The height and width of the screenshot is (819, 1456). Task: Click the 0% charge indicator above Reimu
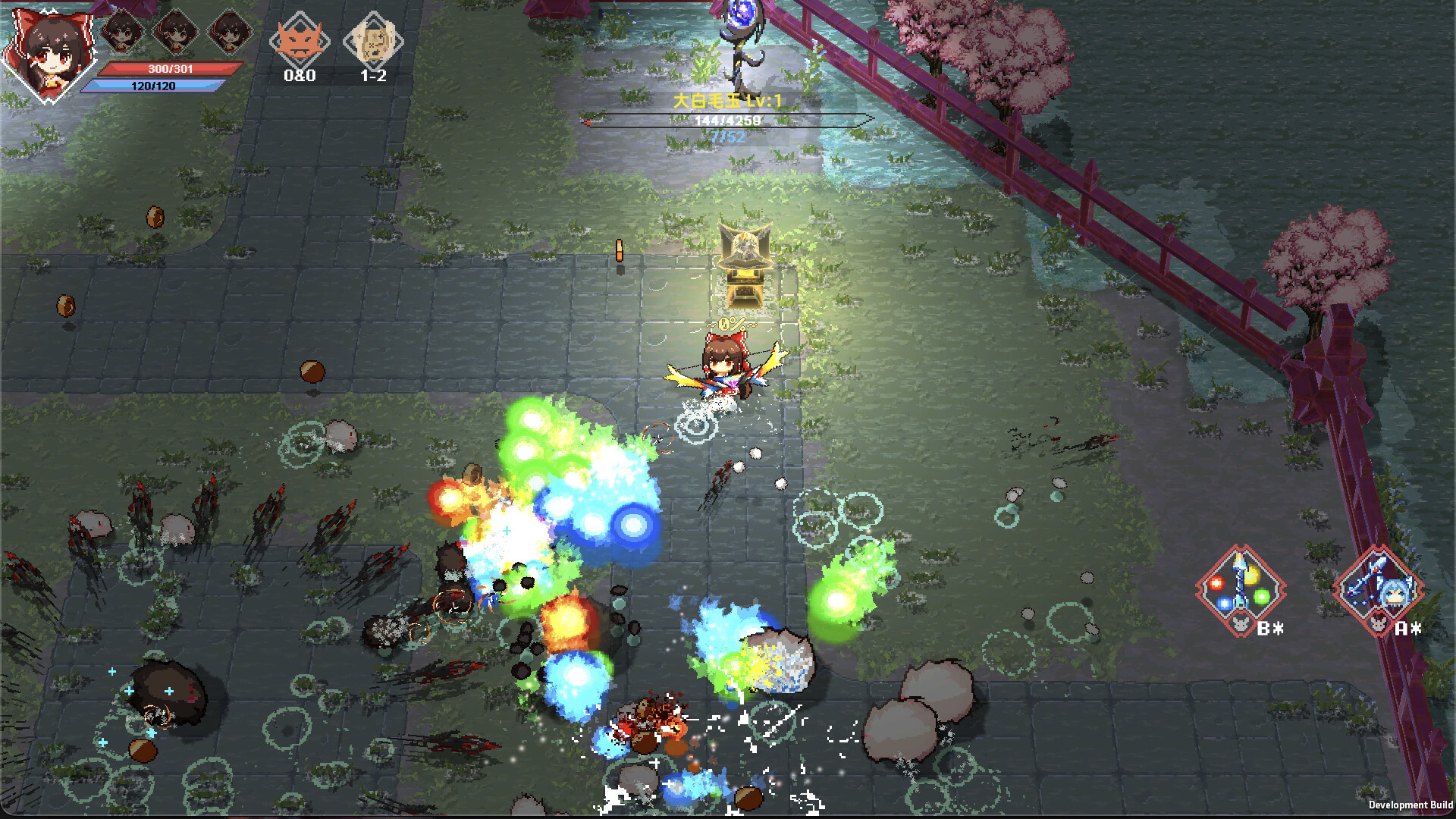tap(730, 325)
